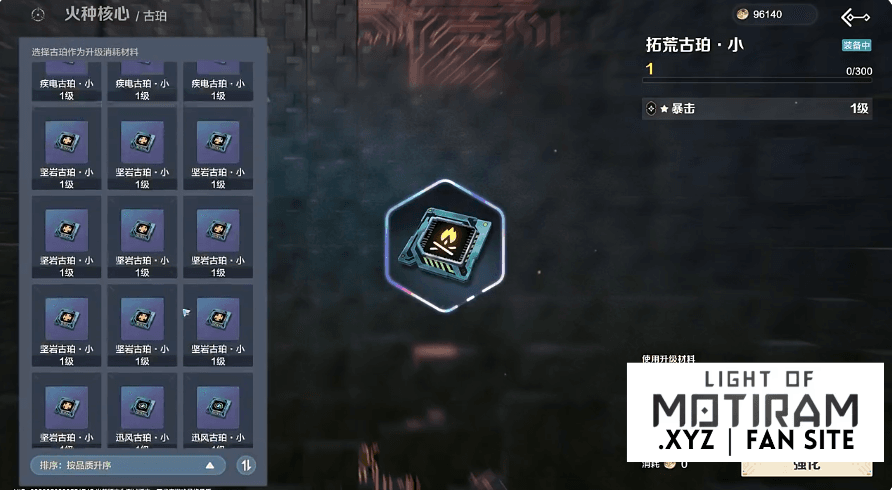Click the round icon beside 火种核心
Image resolution: width=892 pixels, height=490 pixels.
[39, 15]
